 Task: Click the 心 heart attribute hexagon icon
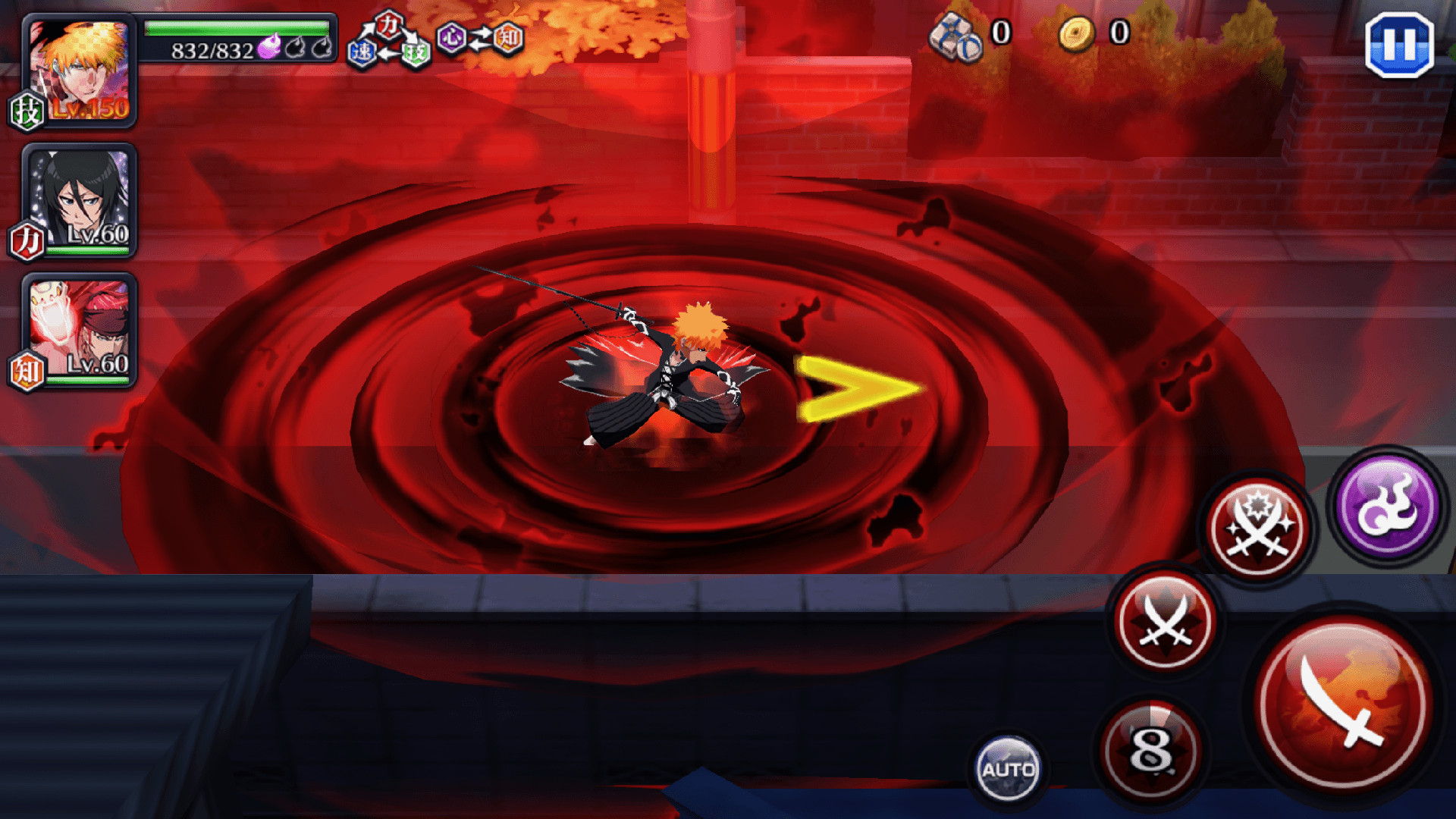coord(452,37)
